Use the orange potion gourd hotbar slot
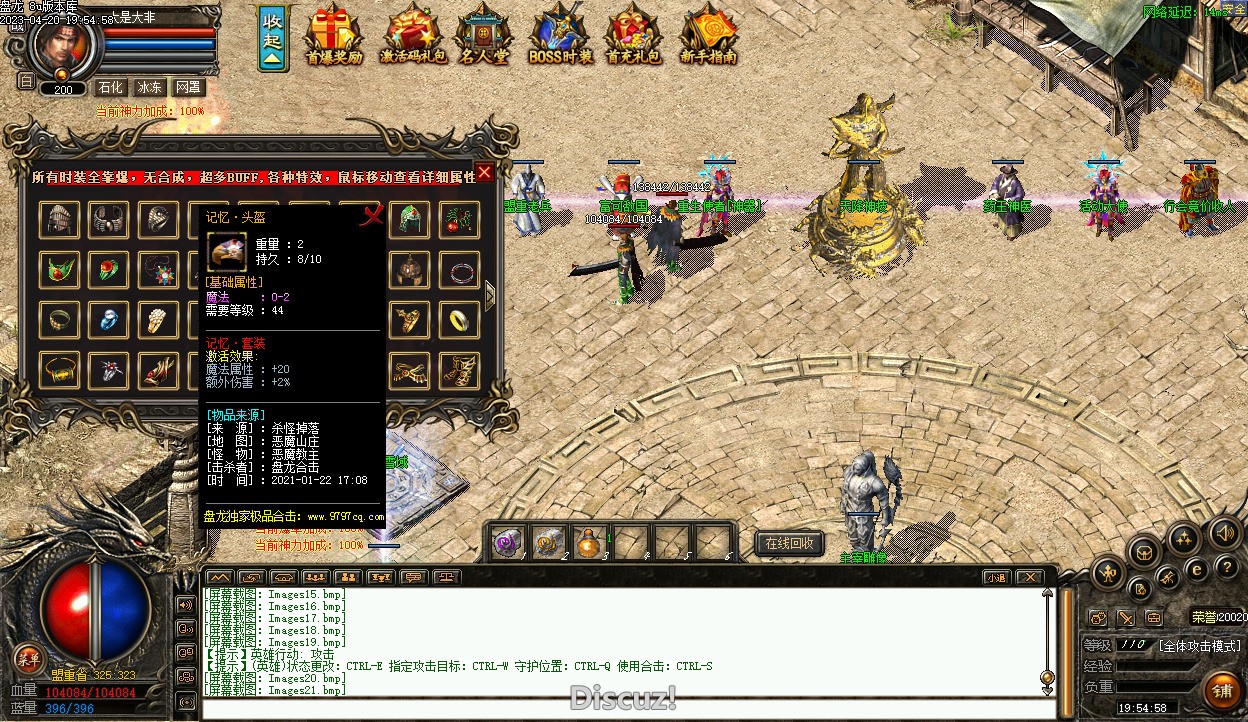 coord(590,542)
